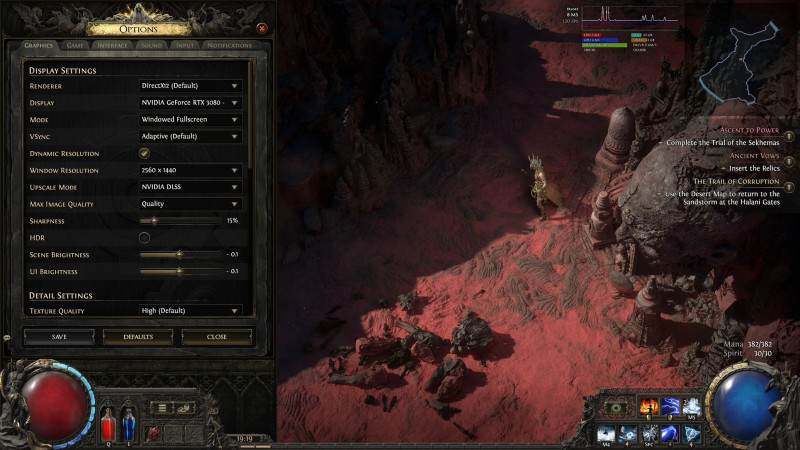Choose a different Upscale Mode
Viewport: 800px width, 450px height.
[x=190, y=187]
